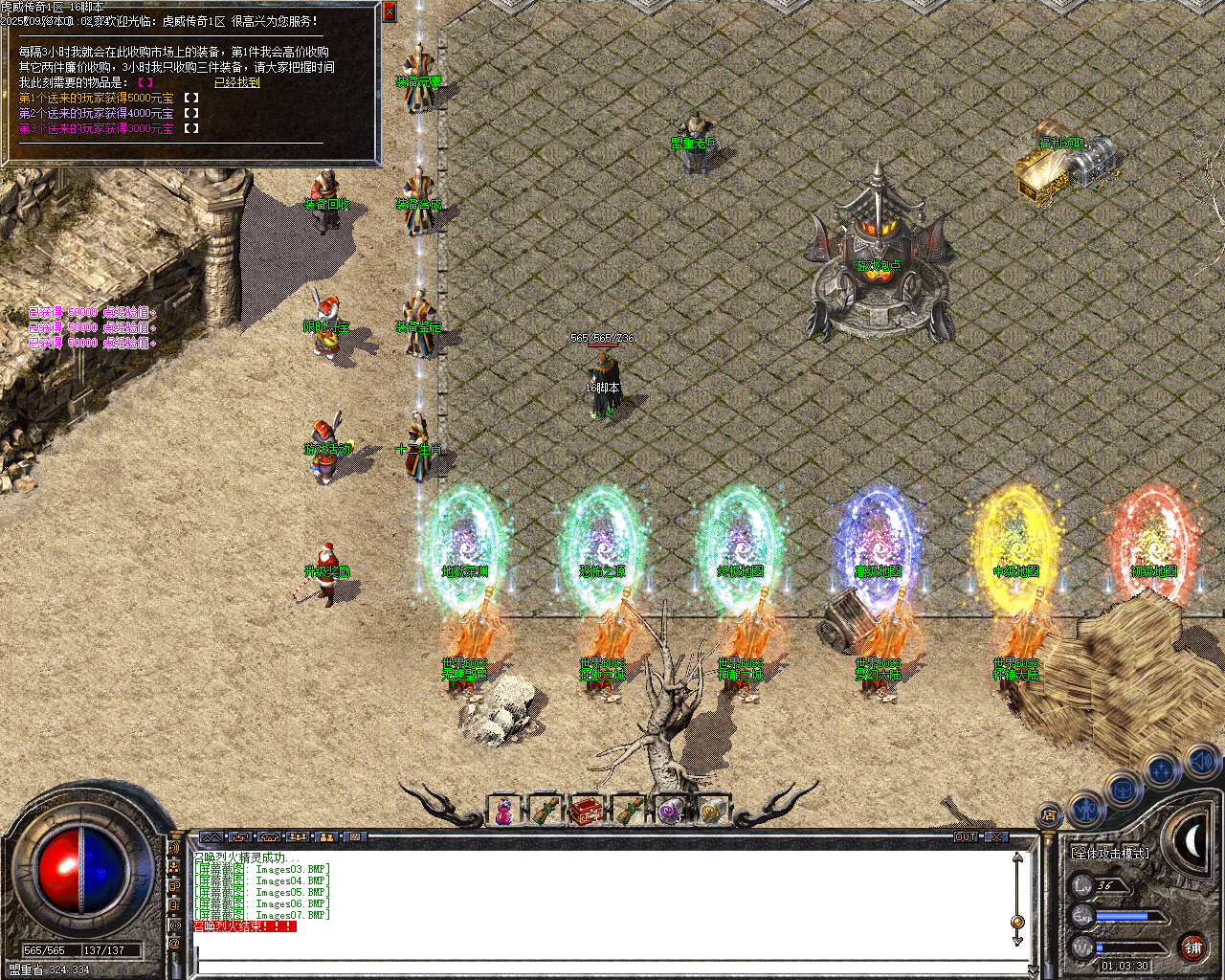1225x980 pixels.
Task: Click the 已经找到 link in the announcement panel
Action: 238,83
